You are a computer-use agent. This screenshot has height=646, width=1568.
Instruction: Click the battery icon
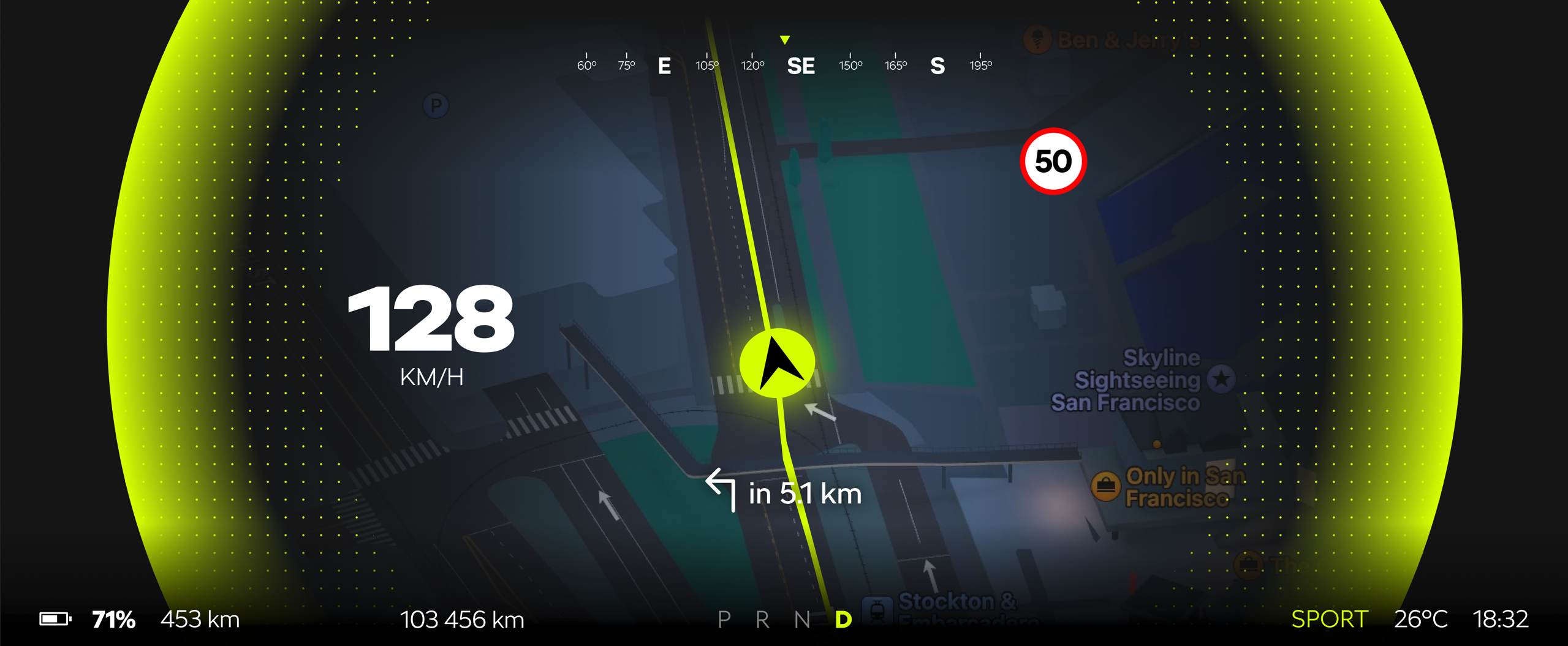55,619
